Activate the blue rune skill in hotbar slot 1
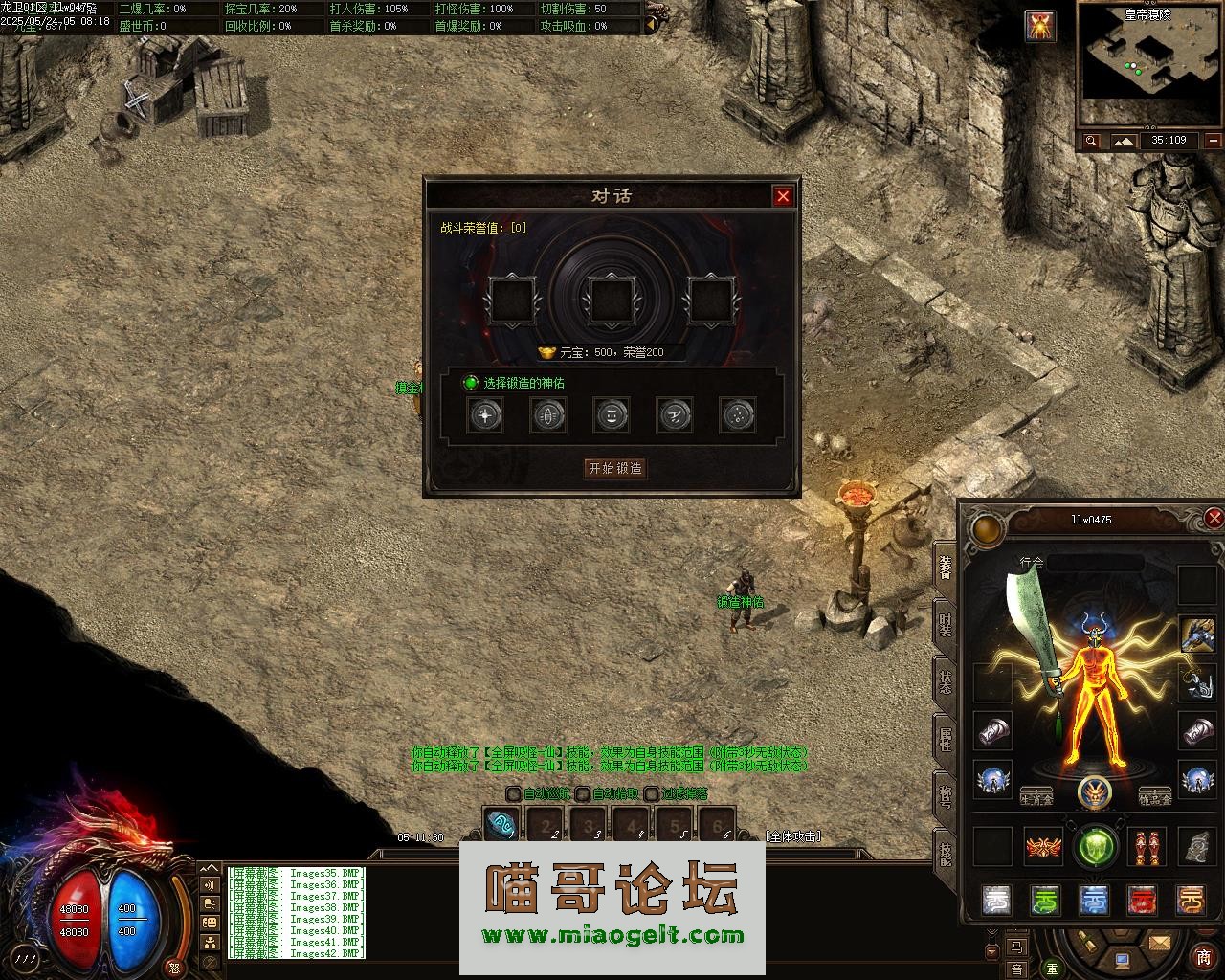 (501, 825)
